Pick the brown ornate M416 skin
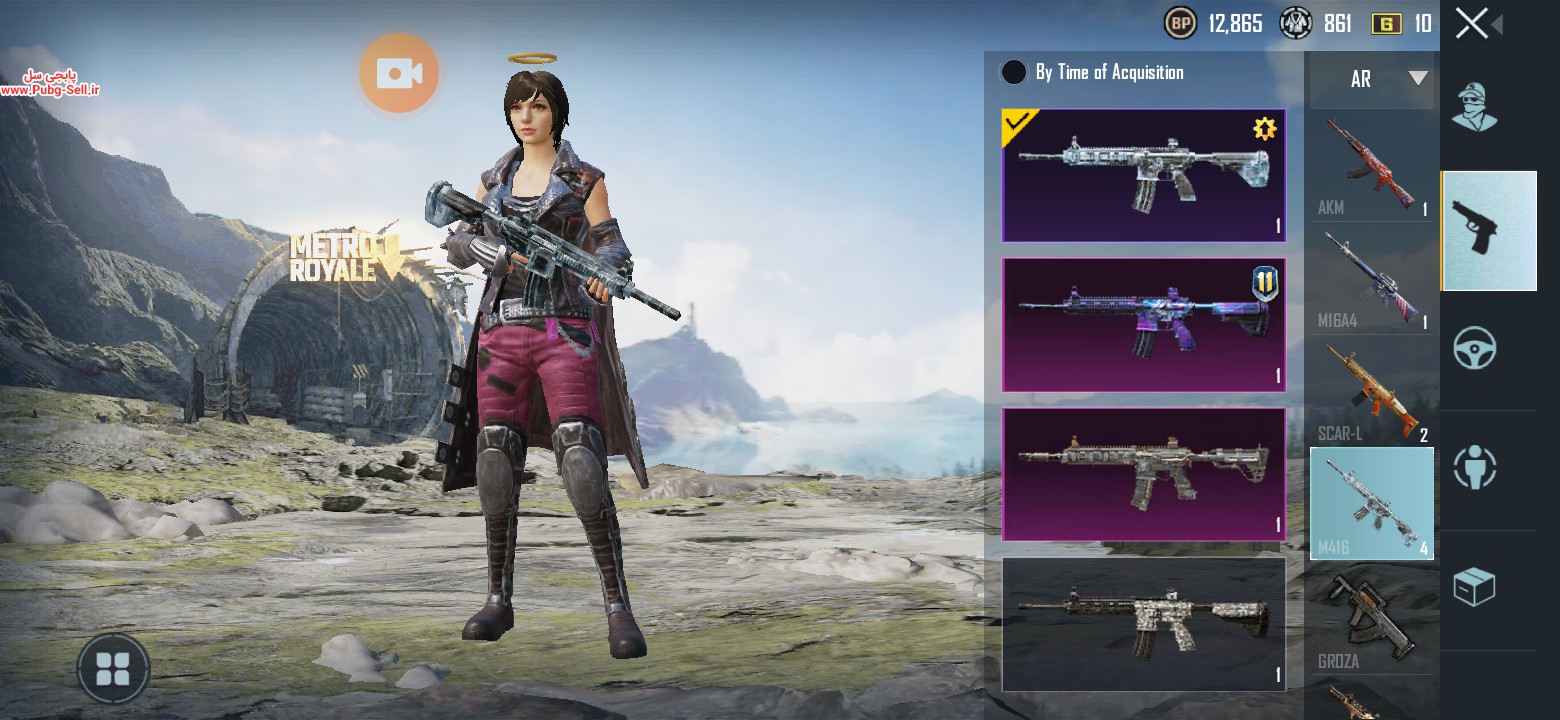Screen dimensions: 1560x720 point(1143,474)
